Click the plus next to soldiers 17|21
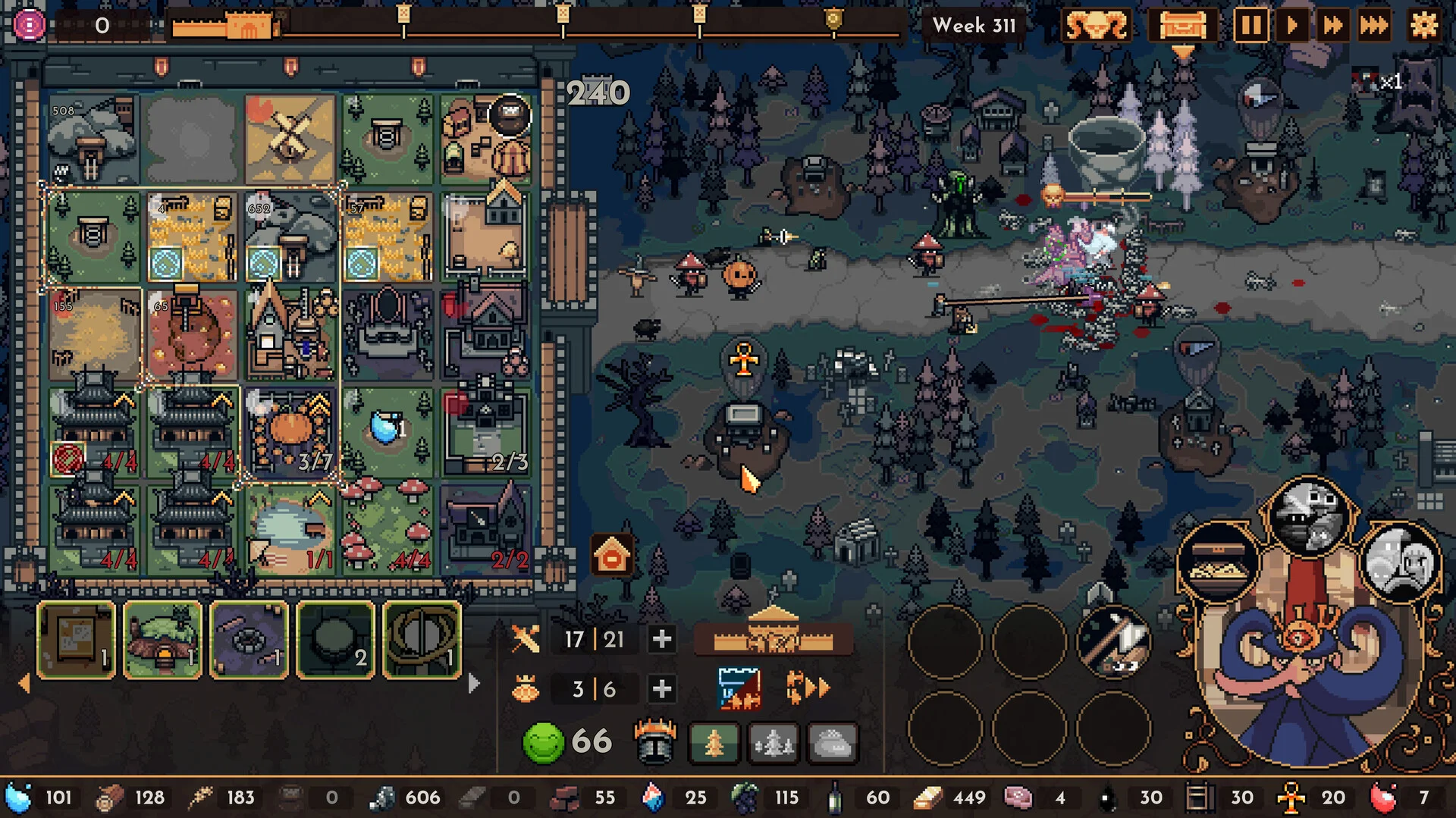The height and width of the screenshot is (818, 1456). tap(661, 639)
